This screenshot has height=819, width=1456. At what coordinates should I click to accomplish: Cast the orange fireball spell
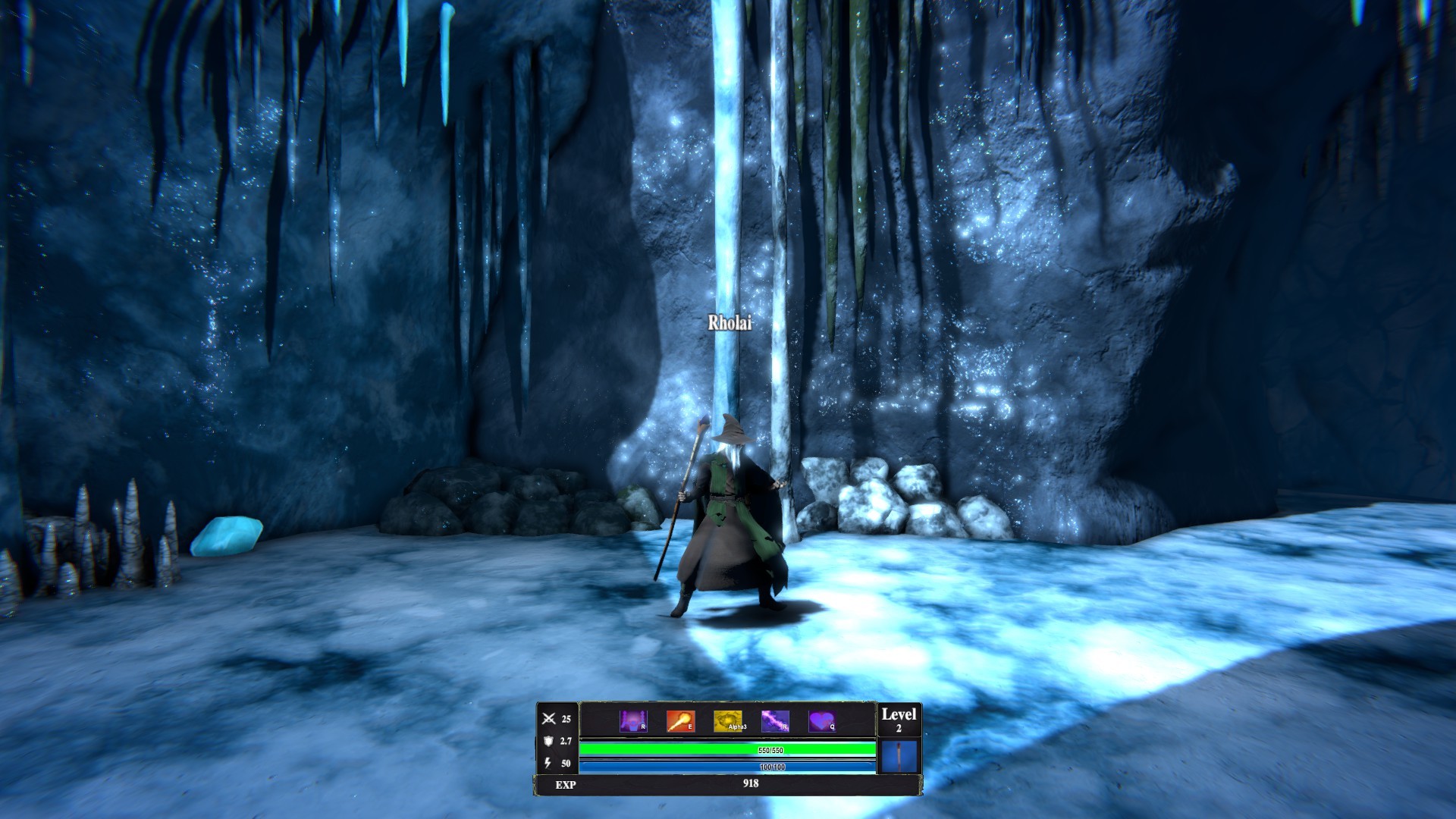(x=680, y=720)
